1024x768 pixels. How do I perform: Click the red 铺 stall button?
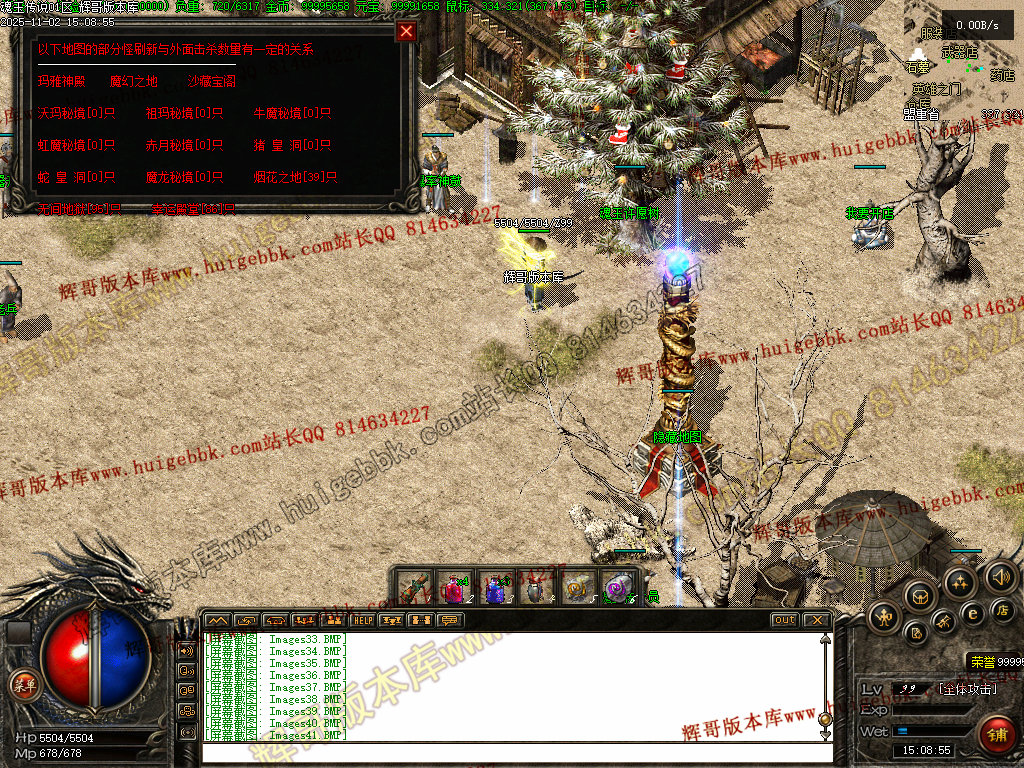[x=996, y=735]
